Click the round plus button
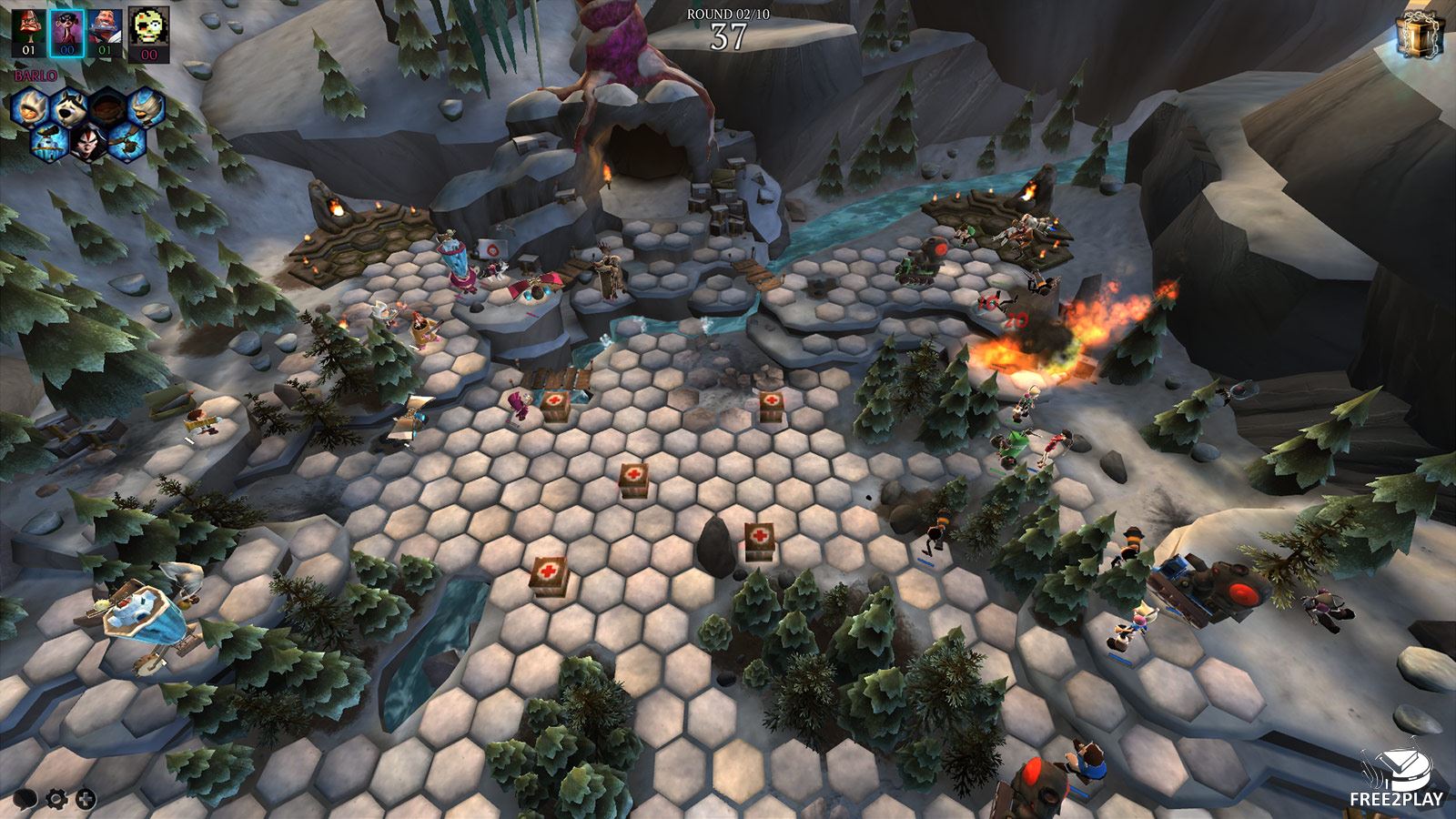The width and height of the screenshot is (1456, 819). point(86,799)
